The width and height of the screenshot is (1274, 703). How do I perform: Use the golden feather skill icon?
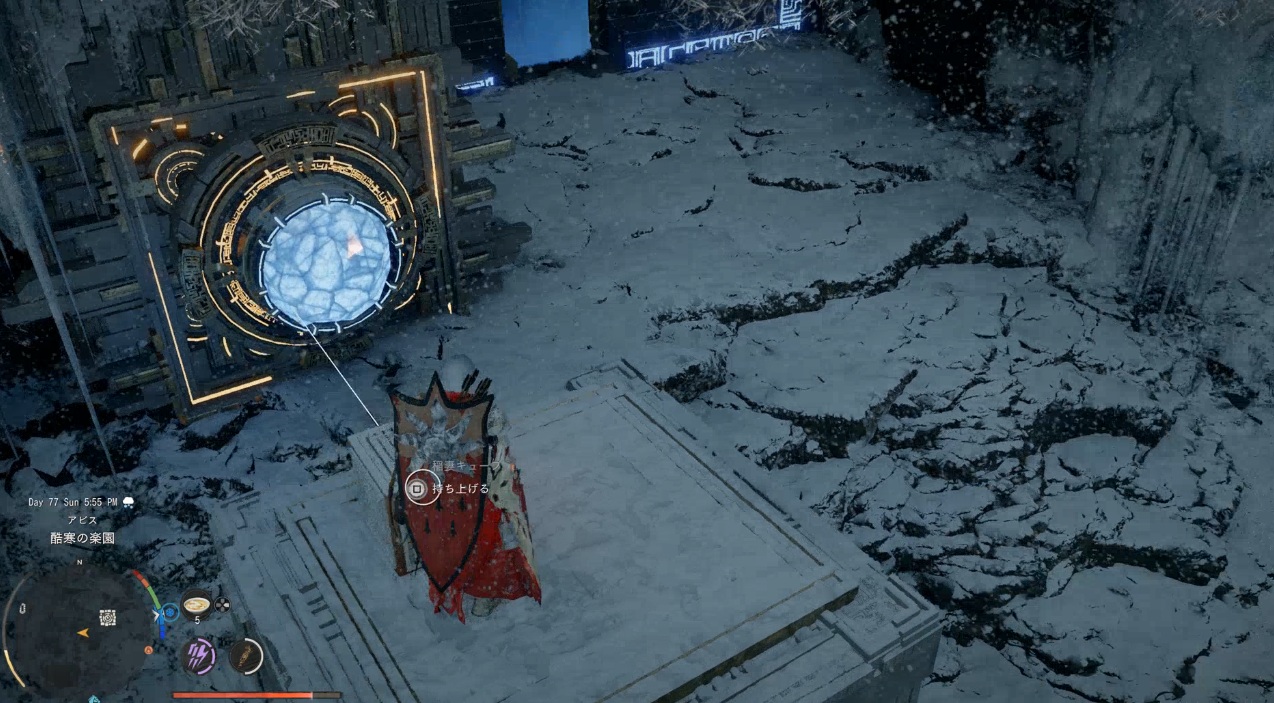coord(244,656)
